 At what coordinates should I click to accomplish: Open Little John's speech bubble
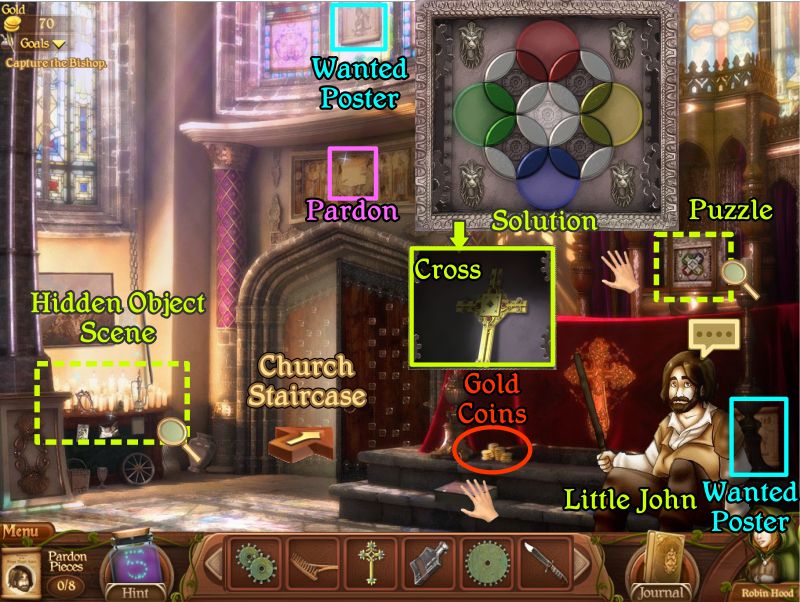click(x=708, y=338)
